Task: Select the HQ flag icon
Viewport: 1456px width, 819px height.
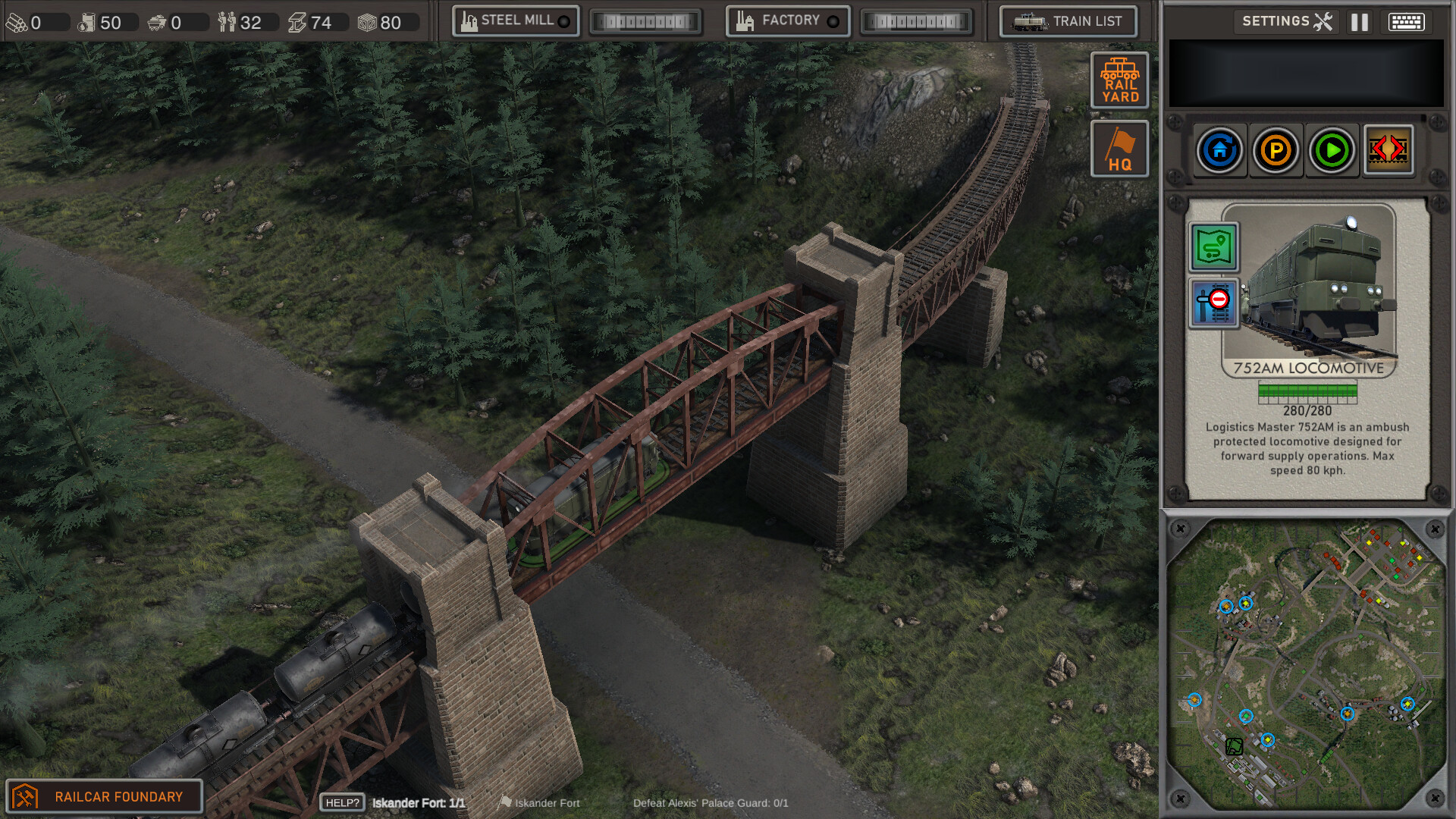Action: click(1119, 148)
